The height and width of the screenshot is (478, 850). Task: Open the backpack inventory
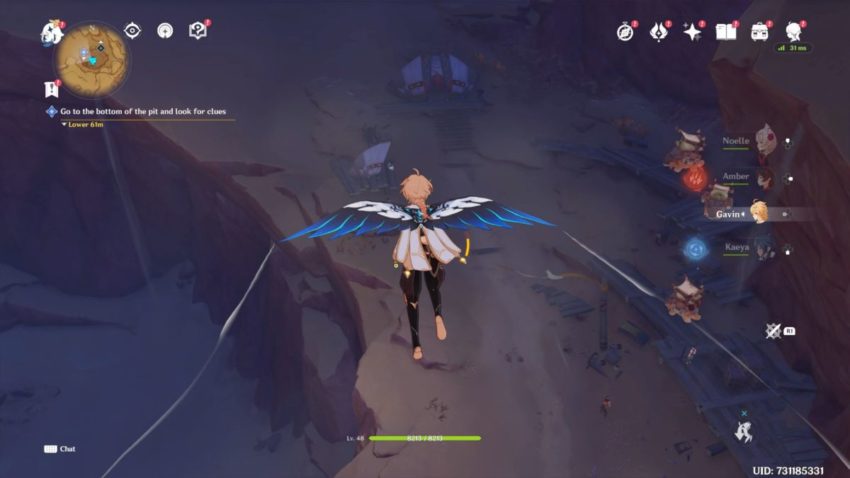pos(759,32)
